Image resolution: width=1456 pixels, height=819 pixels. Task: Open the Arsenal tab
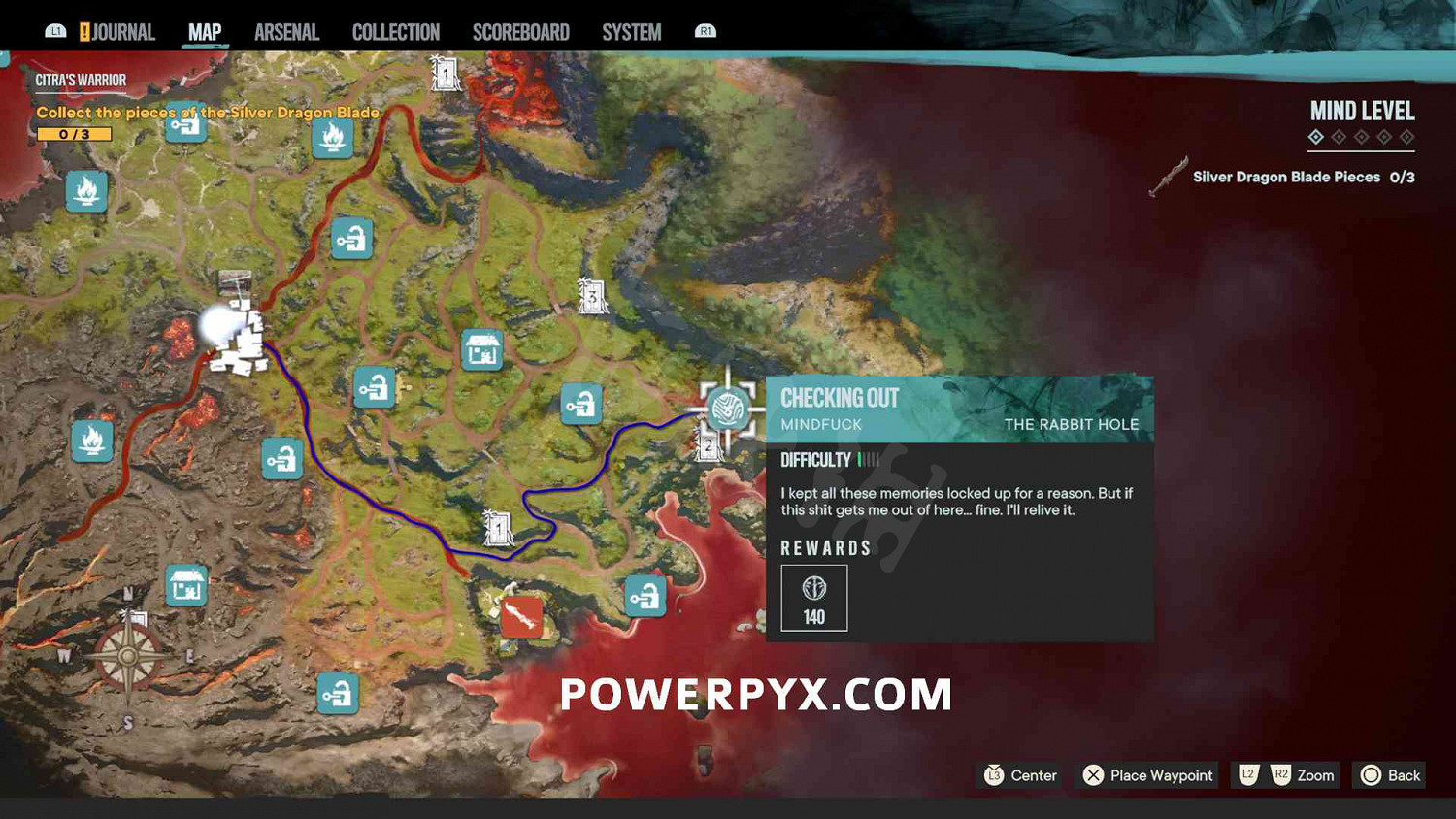point(286,31)
